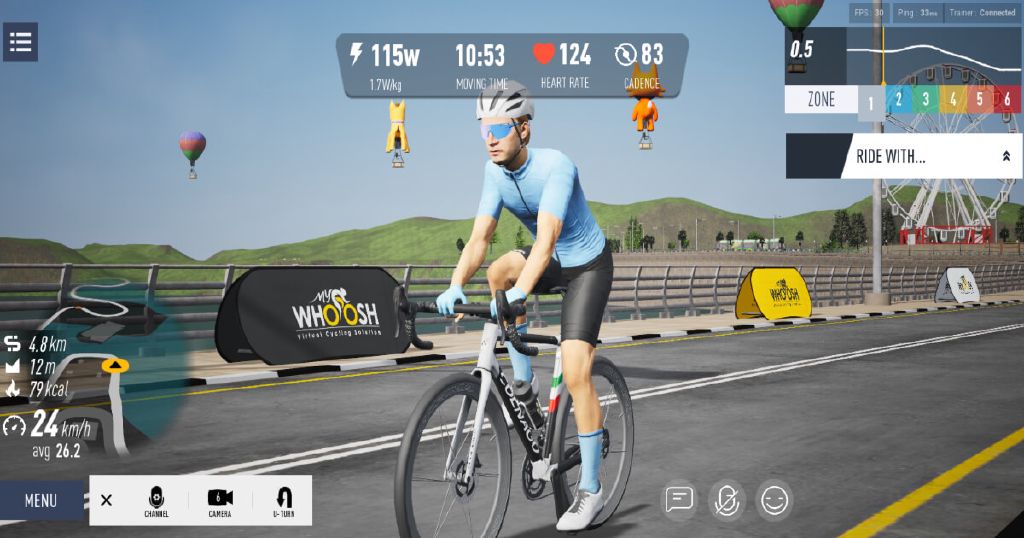Click the MENU button
1024x538 pixels.
pyautogui.click(x=41, y=500)
